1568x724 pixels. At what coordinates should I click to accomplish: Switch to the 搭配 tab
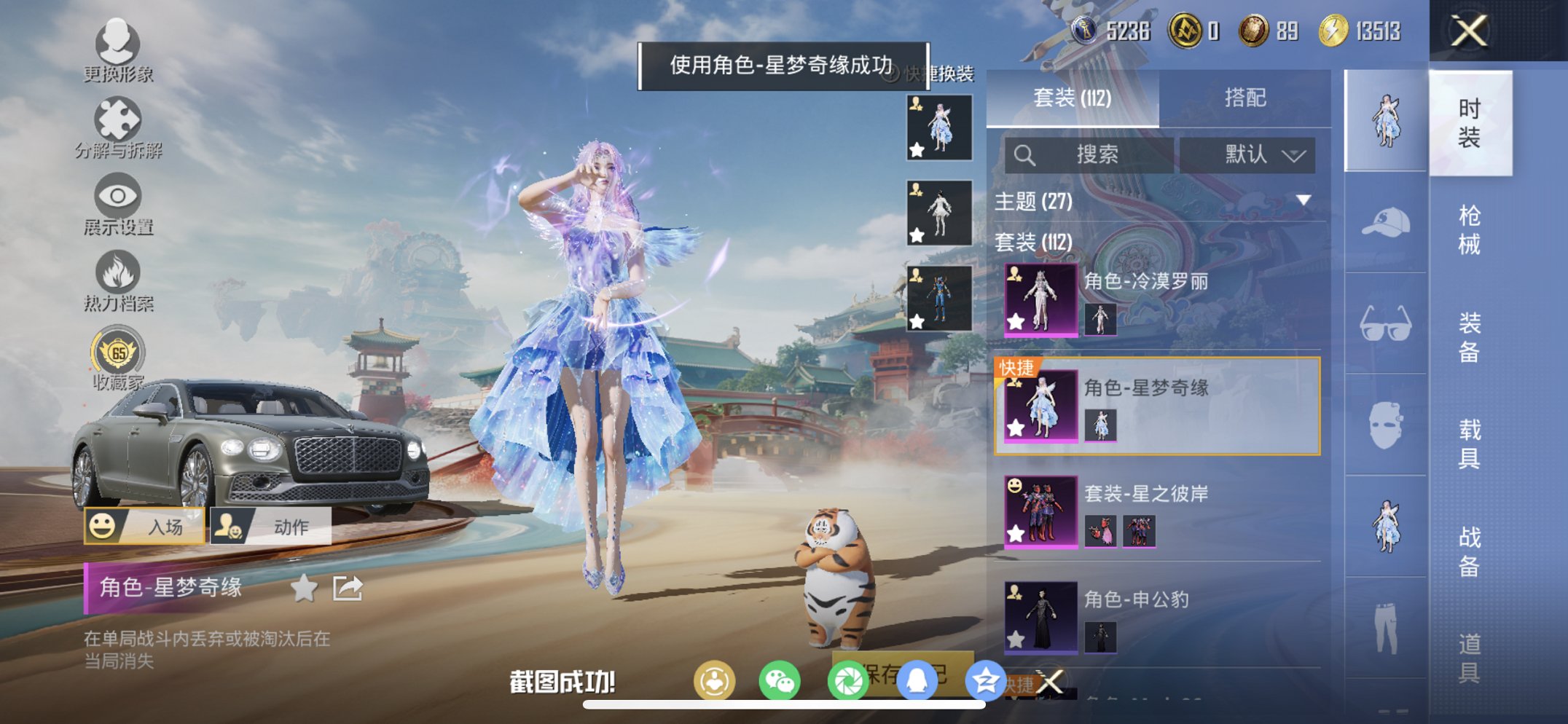(1247, 99)
